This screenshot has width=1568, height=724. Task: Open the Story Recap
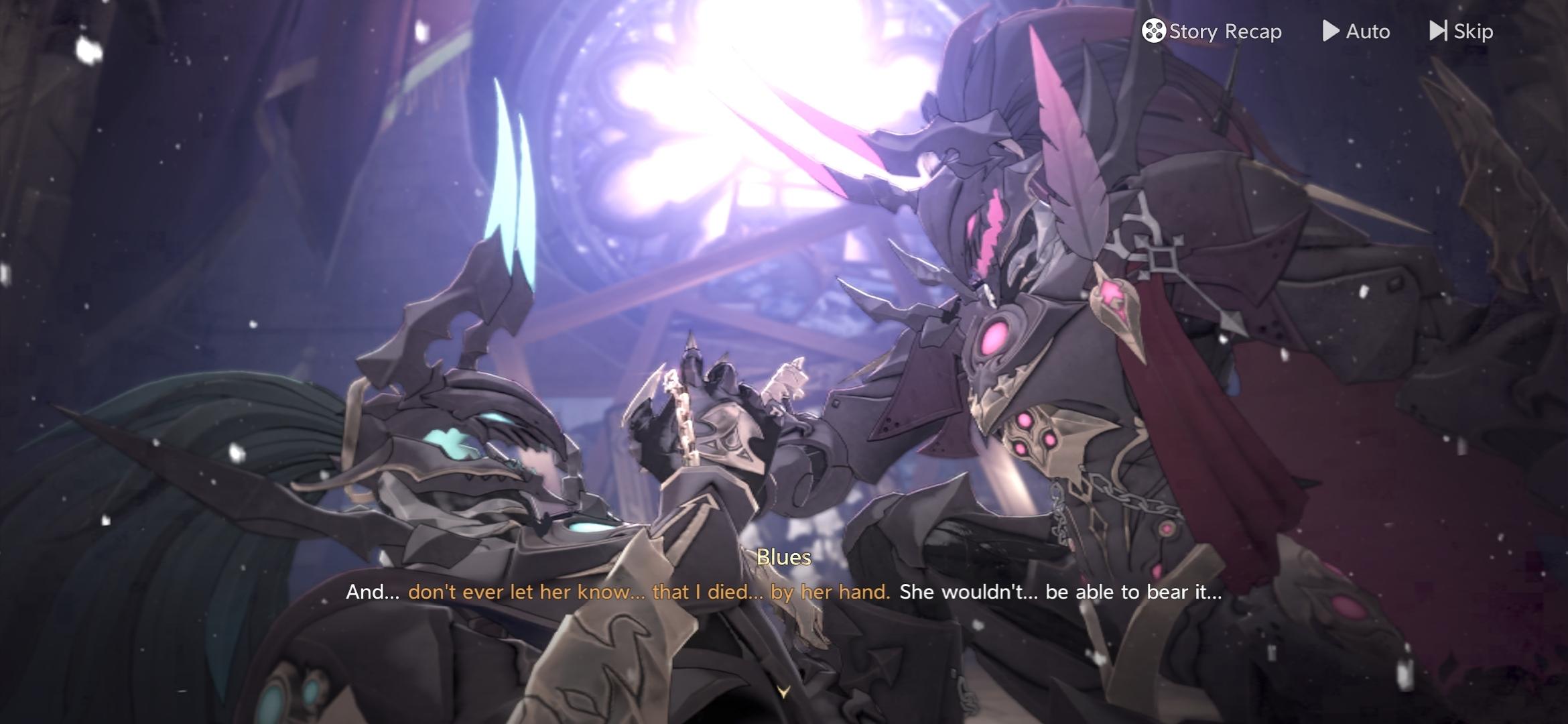point(1212,32)
